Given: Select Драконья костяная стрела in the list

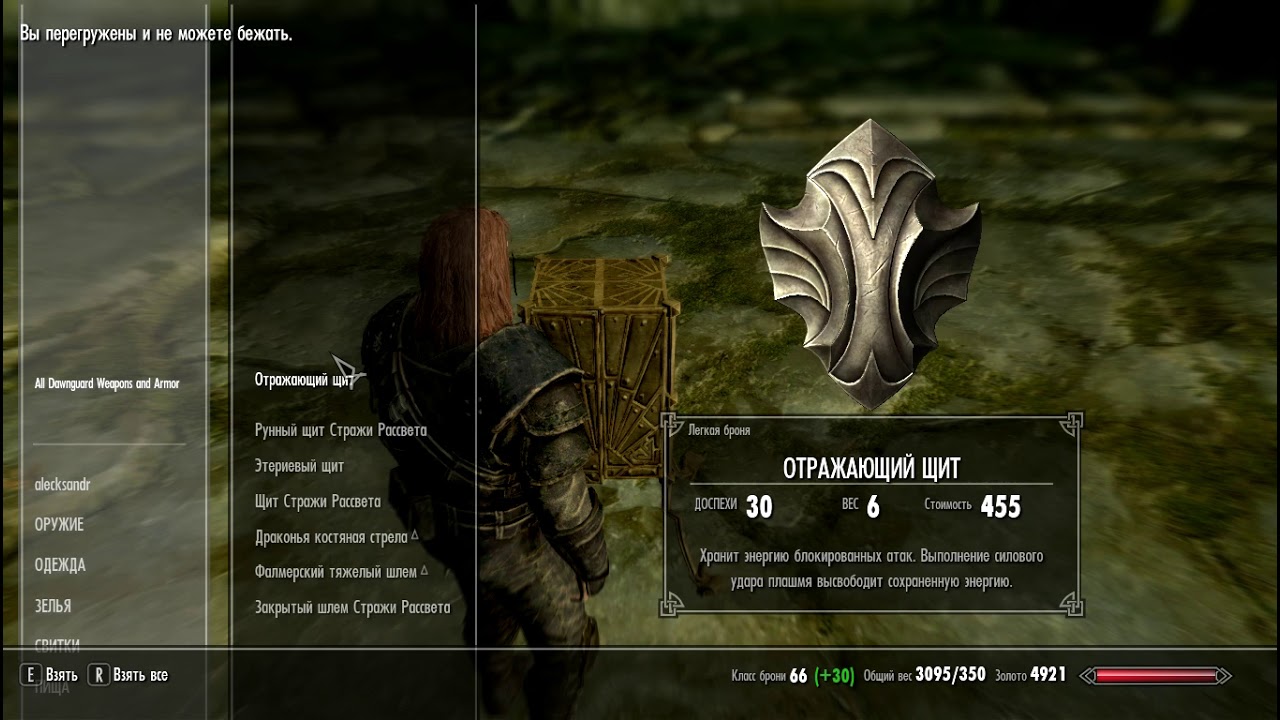Looking at the screenshot, I should (x=331, y=537).
